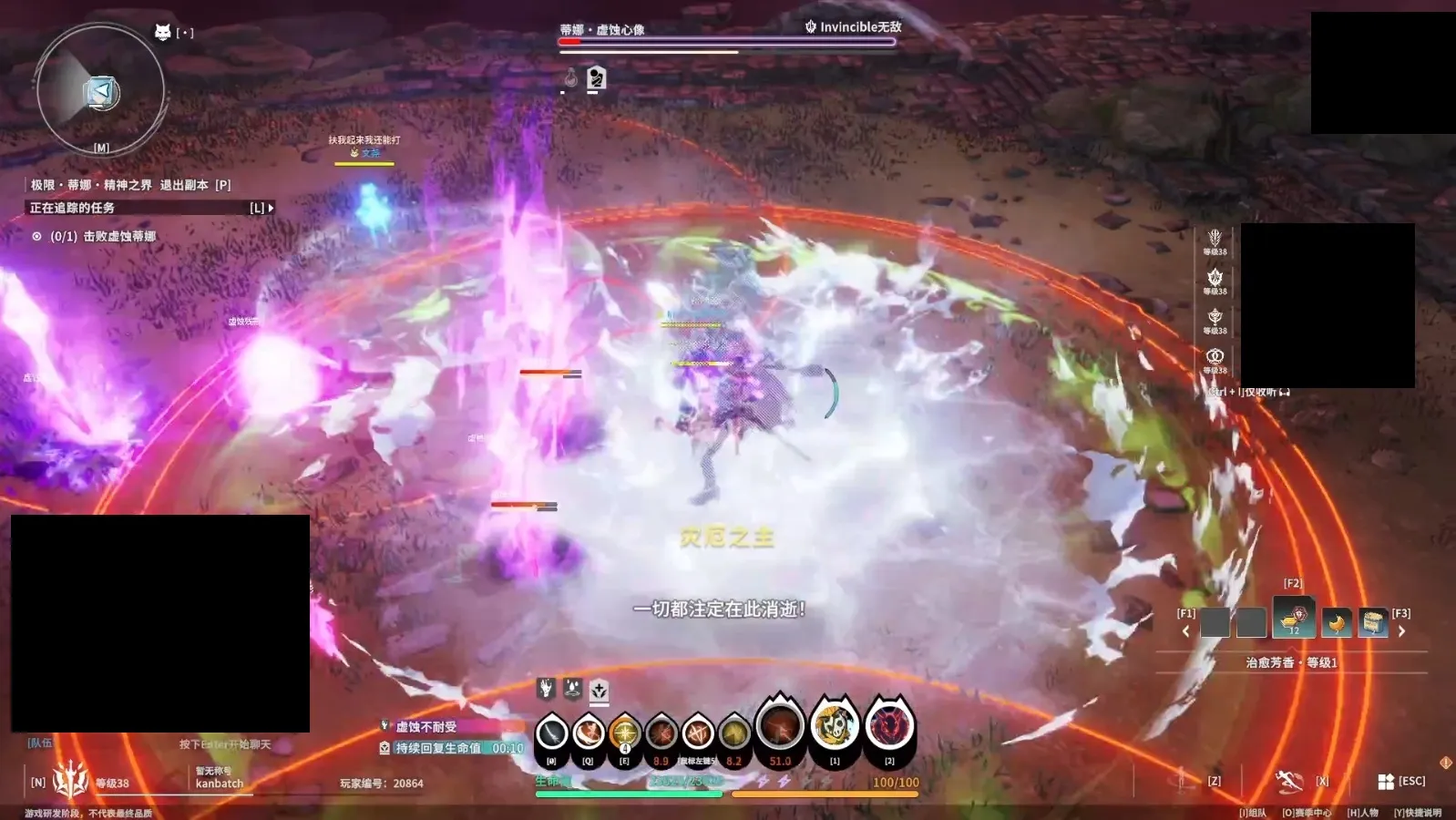This screenshot has height=820, width=1456.
Task: Use the 治愈芳香 healing item slot
Action: (x=1293, y=620)
